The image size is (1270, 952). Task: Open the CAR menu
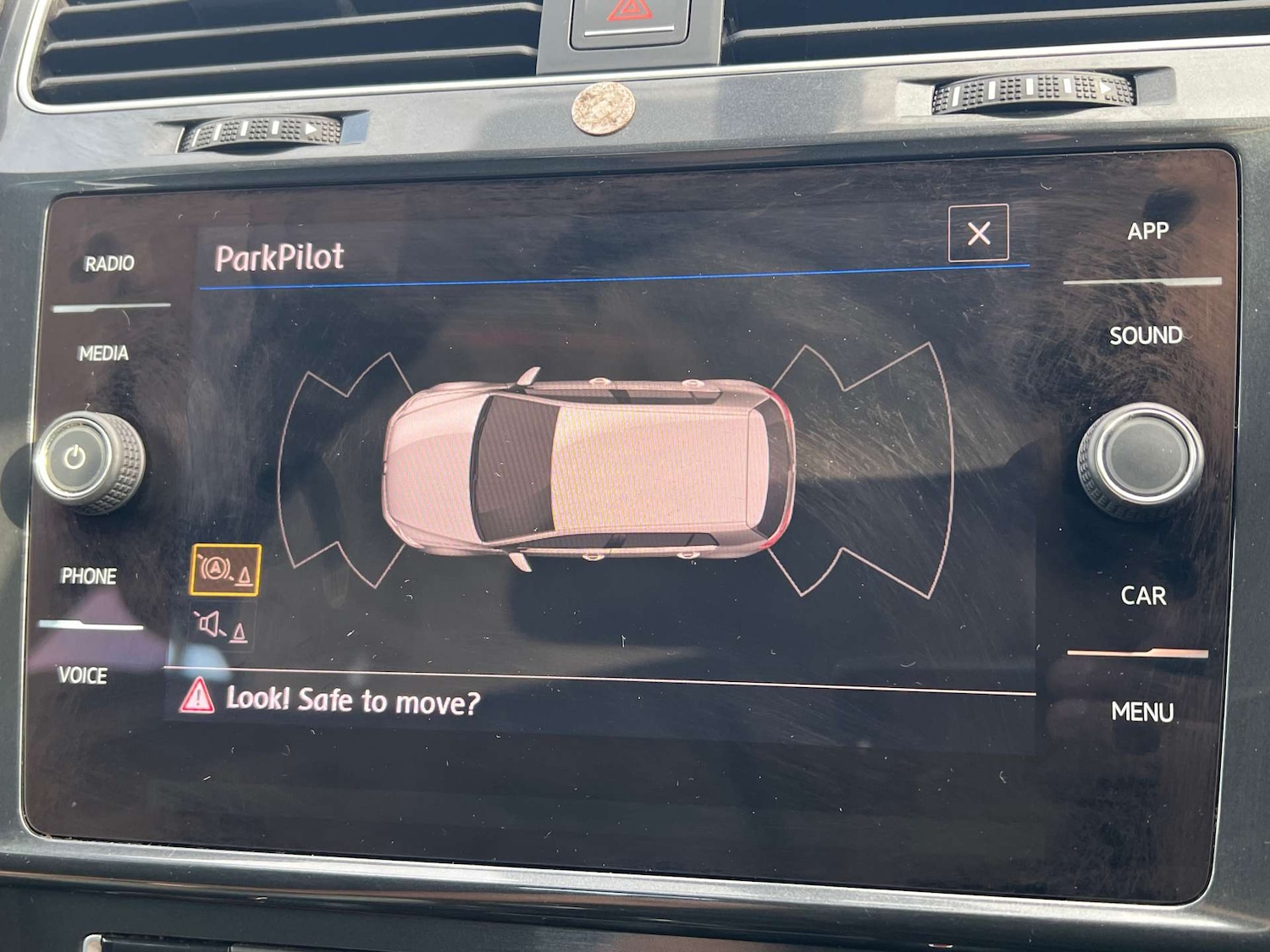tap(1143, 596)
